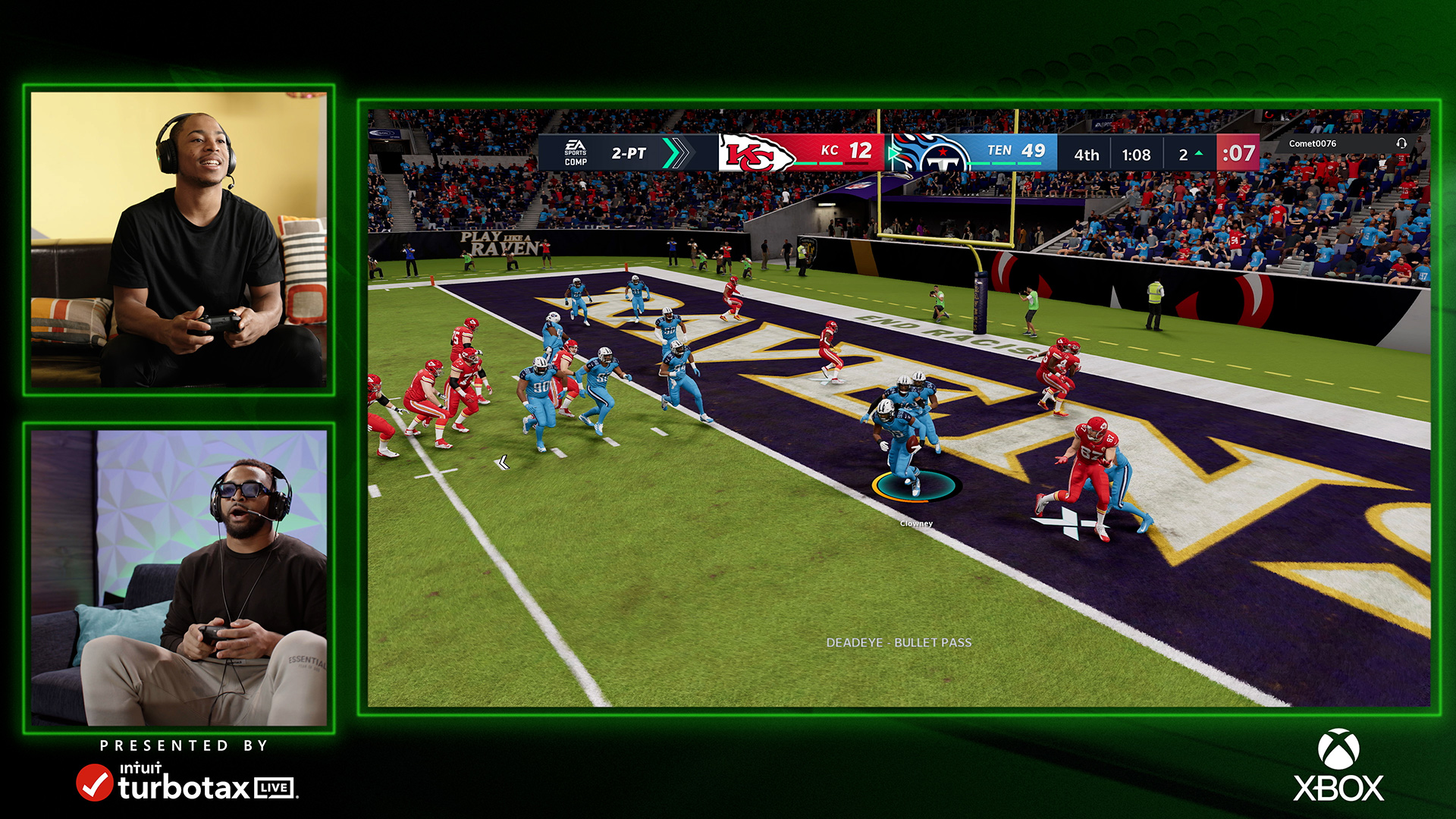Select the Kansas City Chiefs team logo

point(751,152)
